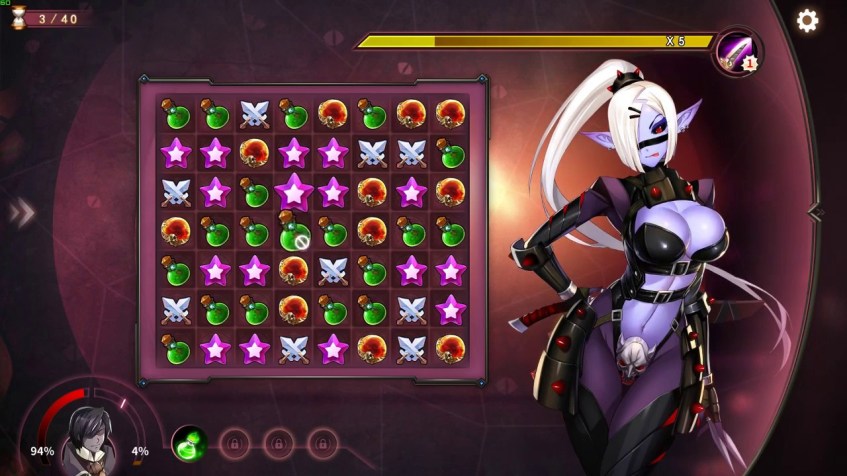
Task: Click the dark-haired player portrait
Action: click(86, 440)
